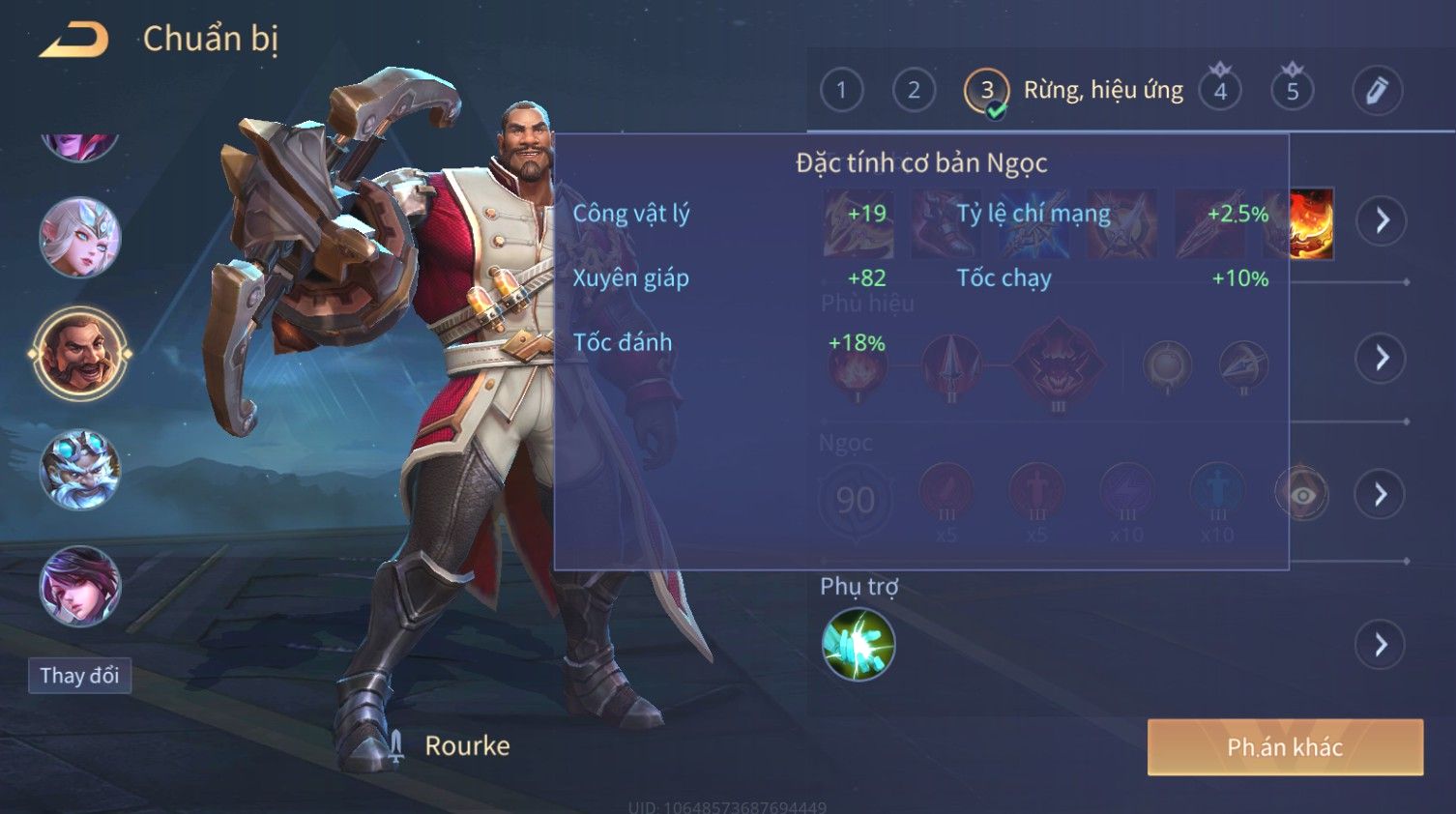
Task: Toggle the Ngọc eye visibility icon
Action: (x=1302, y=495)
